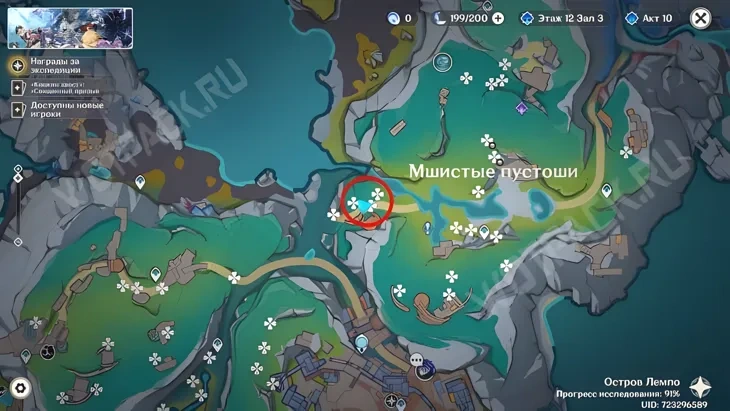Image resolution: width=730 pixels, height=411 pixels.
Task: Select the round teal domain marker
Action: [x=442, y=62]
